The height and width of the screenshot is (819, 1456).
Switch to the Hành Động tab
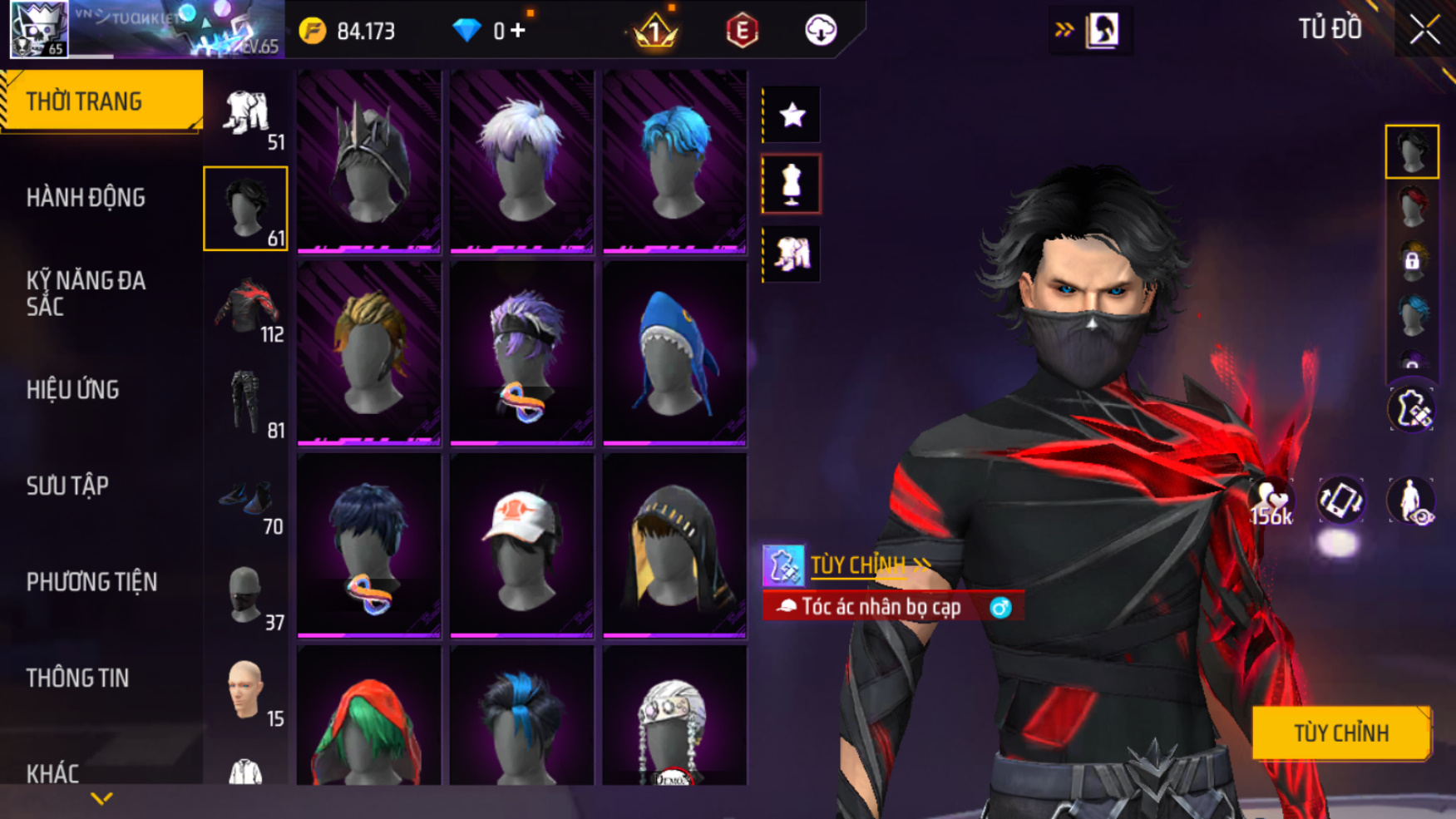click(x=86, y=198)
